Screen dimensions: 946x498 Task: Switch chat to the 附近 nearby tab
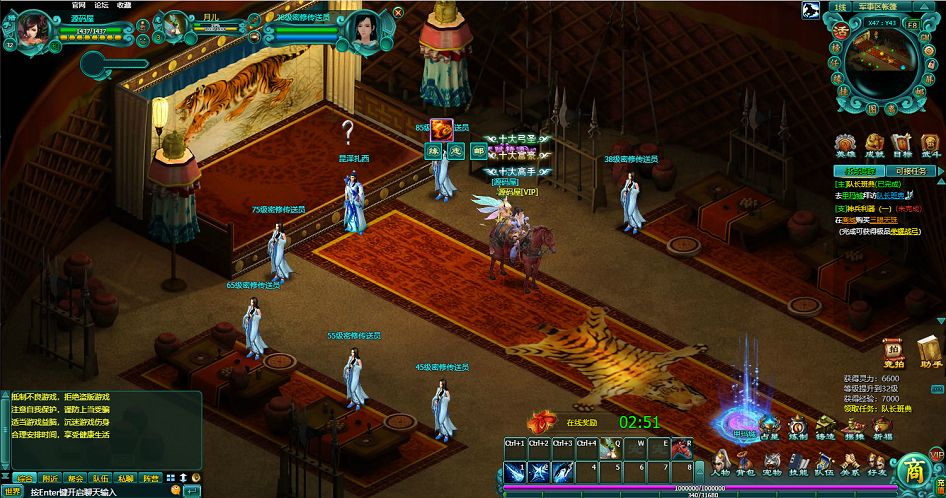(49, 478)
